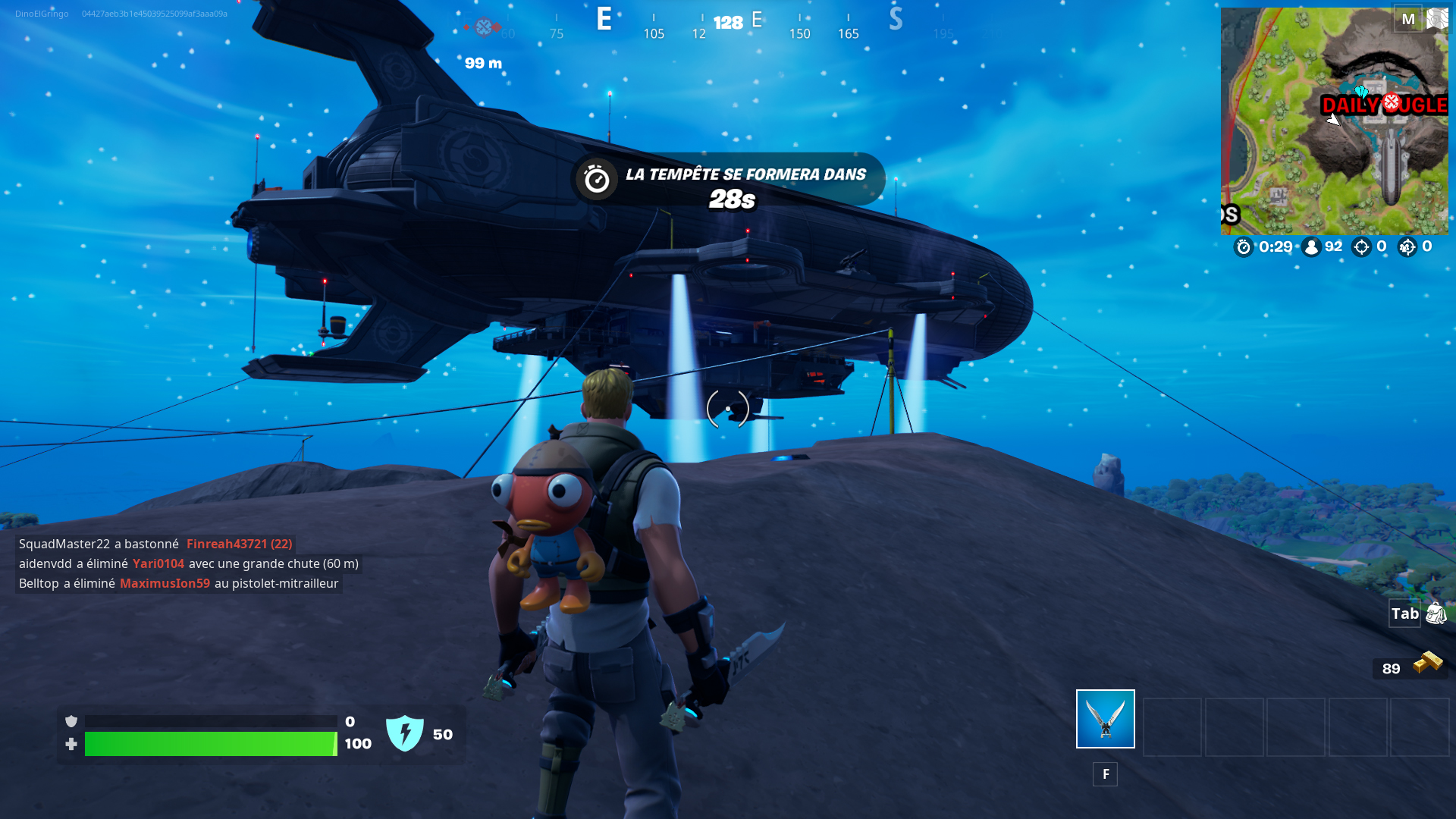Click the E marker on the compass
Image resolution: width=1456 pixels, height=819 pixels.
point(603,20)
